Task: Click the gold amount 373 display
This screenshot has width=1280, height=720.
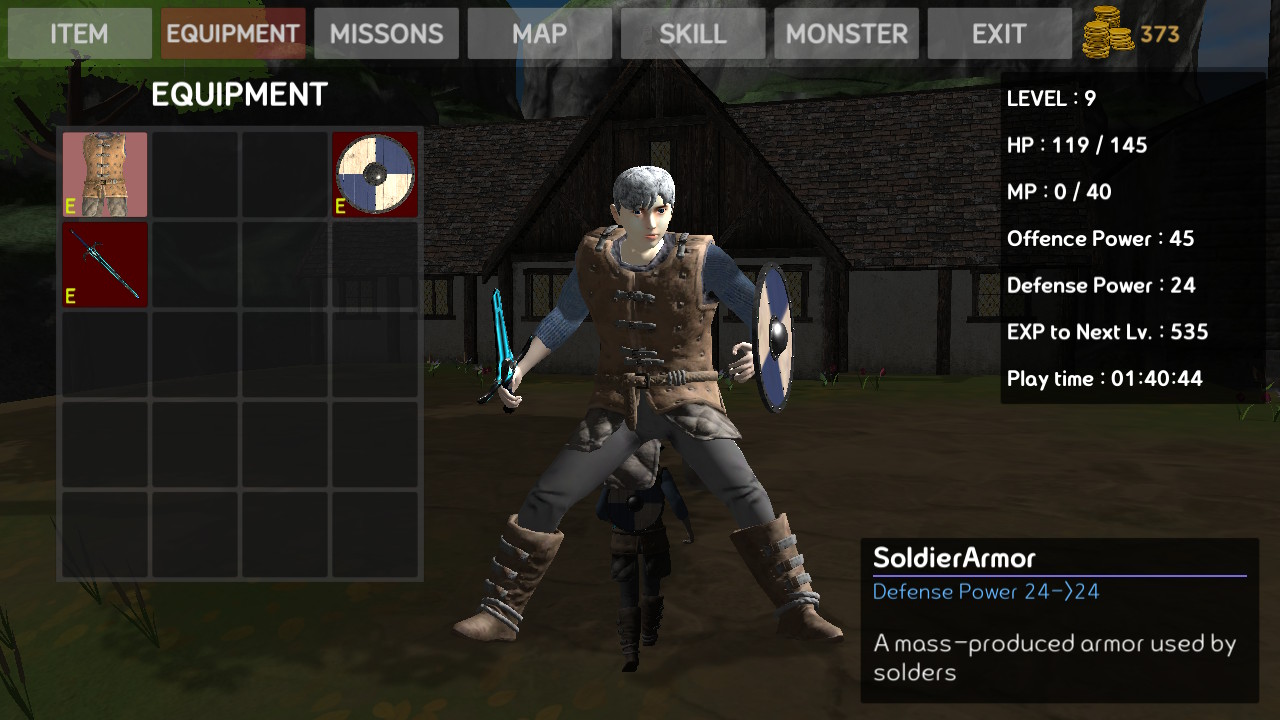Action: tap(1160, 33)
